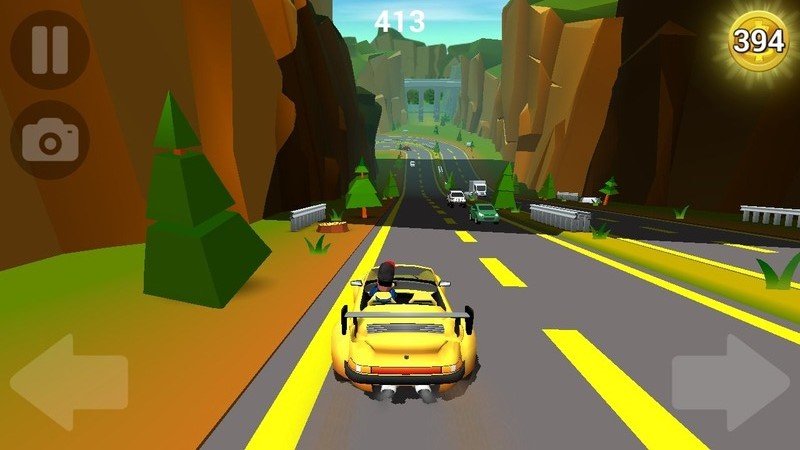The image size is (800, 450).
Task: Tap the gold coin counter icon
Action: (759, 40)
